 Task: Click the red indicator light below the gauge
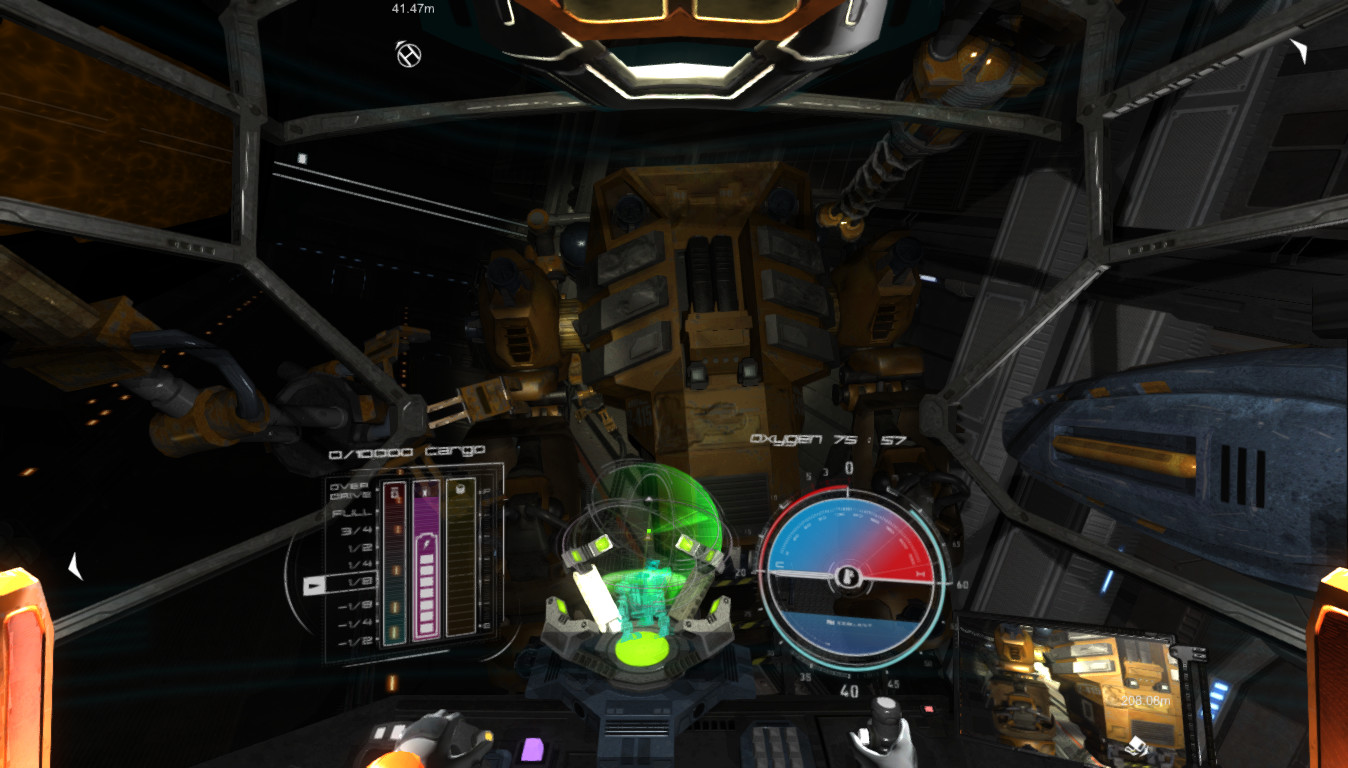(927, 709)
